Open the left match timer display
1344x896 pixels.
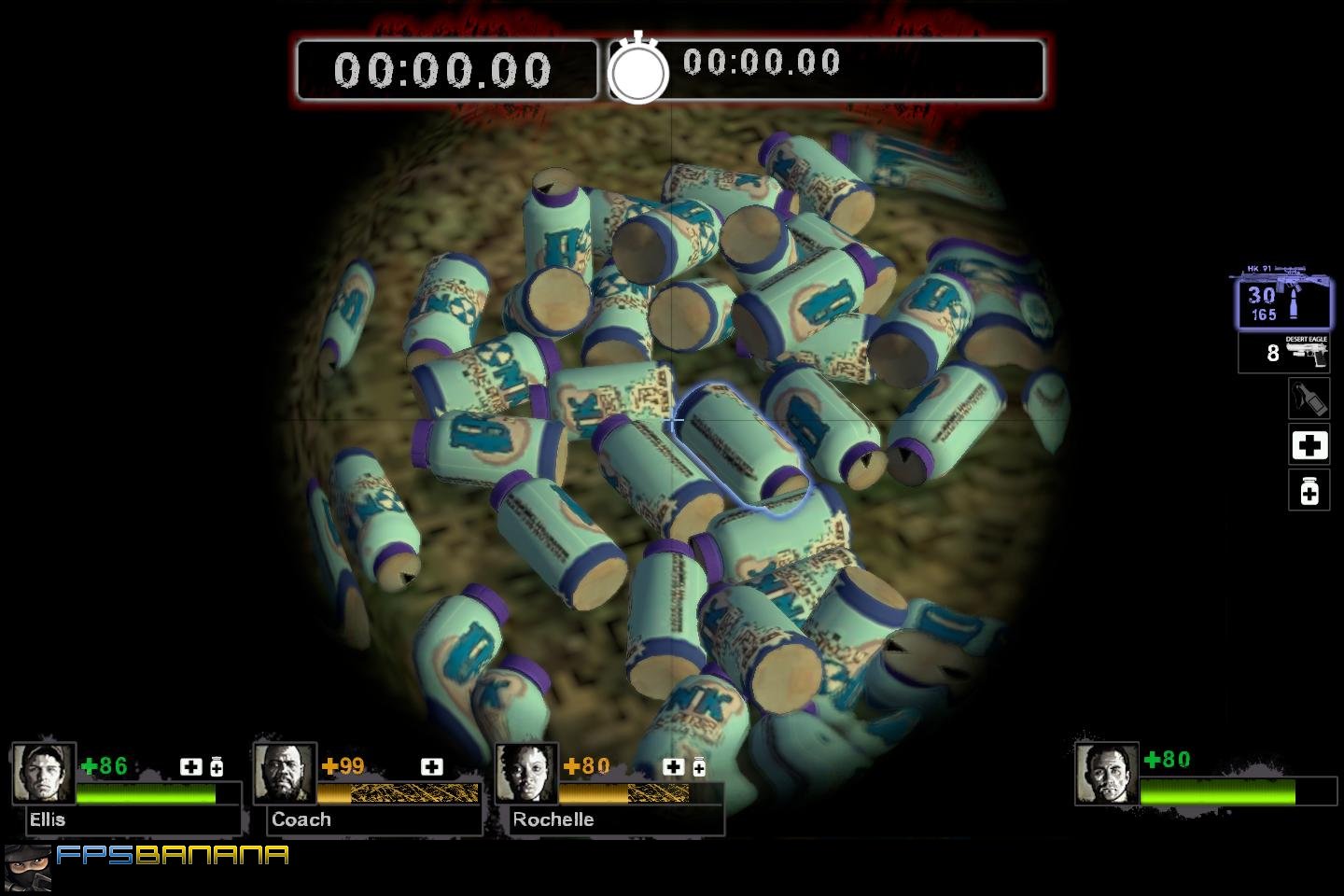click(445, 69)
